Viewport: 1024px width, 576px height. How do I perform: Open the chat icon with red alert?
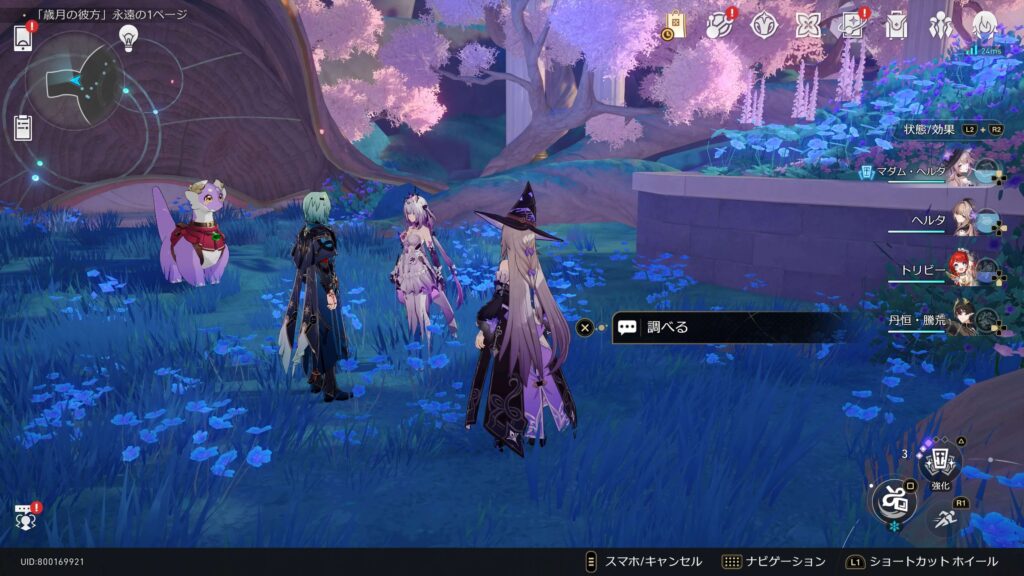[25, 517]
